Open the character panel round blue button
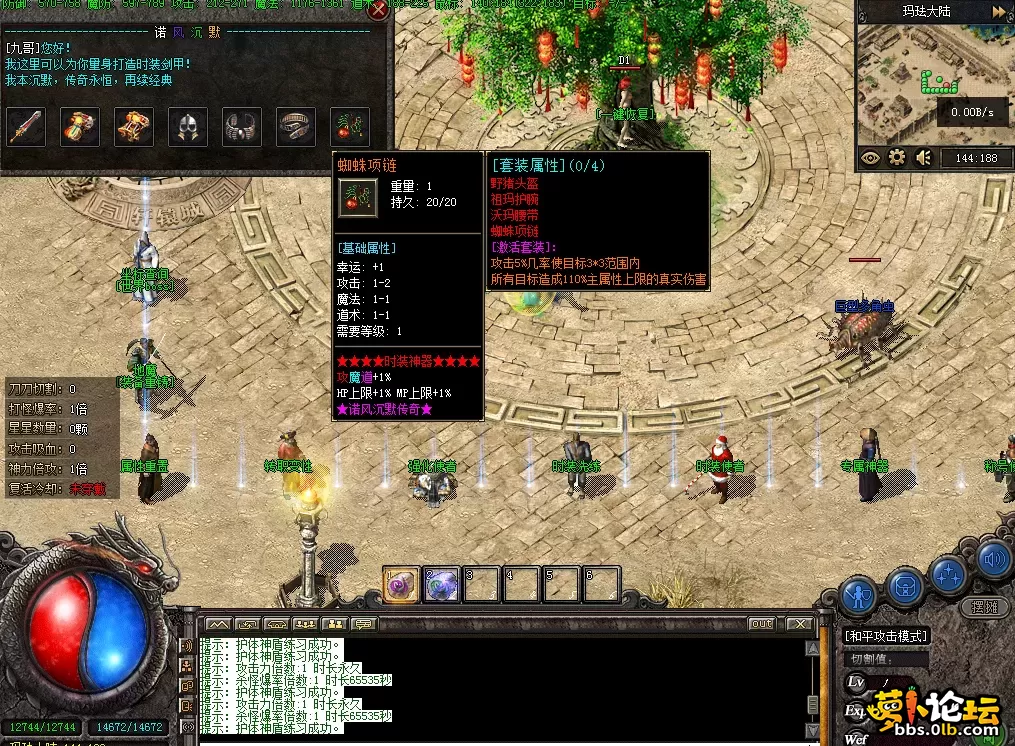1015x746 pixels. point(857,595)
